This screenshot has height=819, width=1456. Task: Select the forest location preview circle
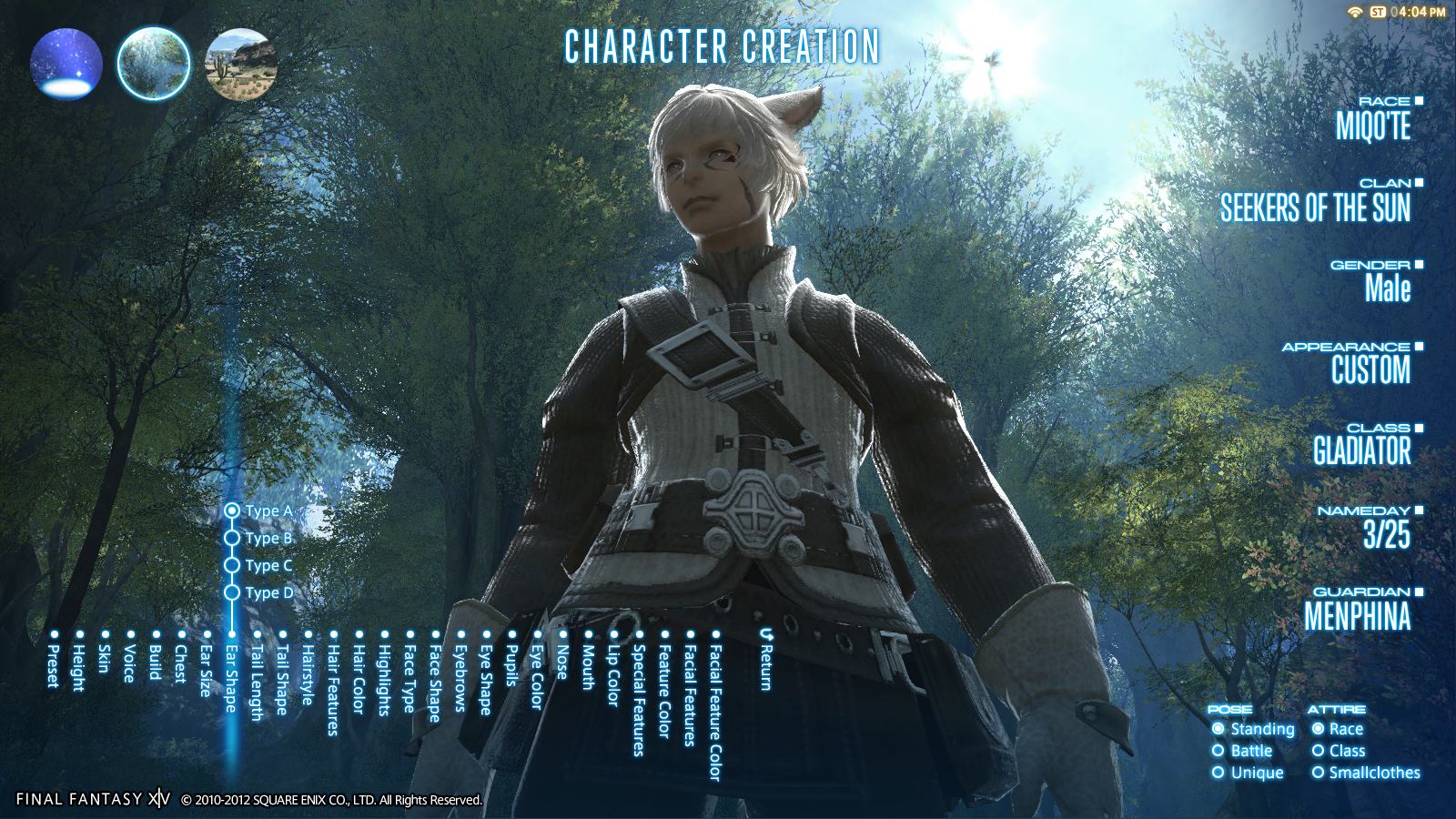click(153, 63)
